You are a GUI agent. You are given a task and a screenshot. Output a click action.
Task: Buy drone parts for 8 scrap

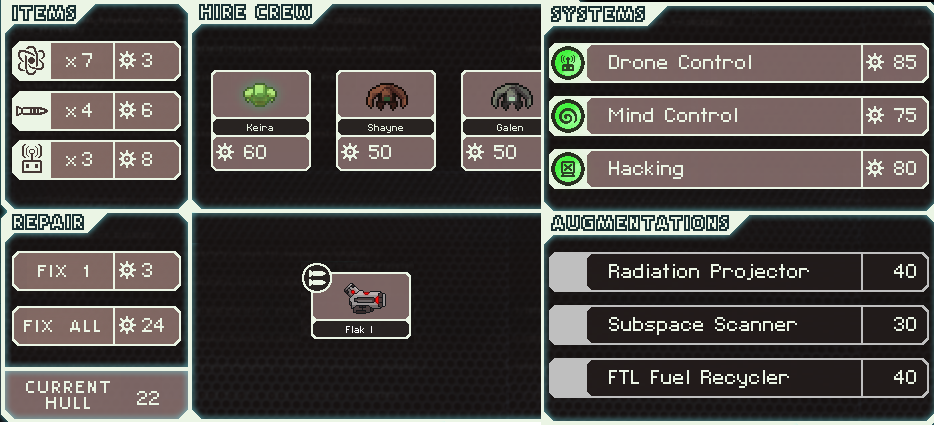point(97,160)
